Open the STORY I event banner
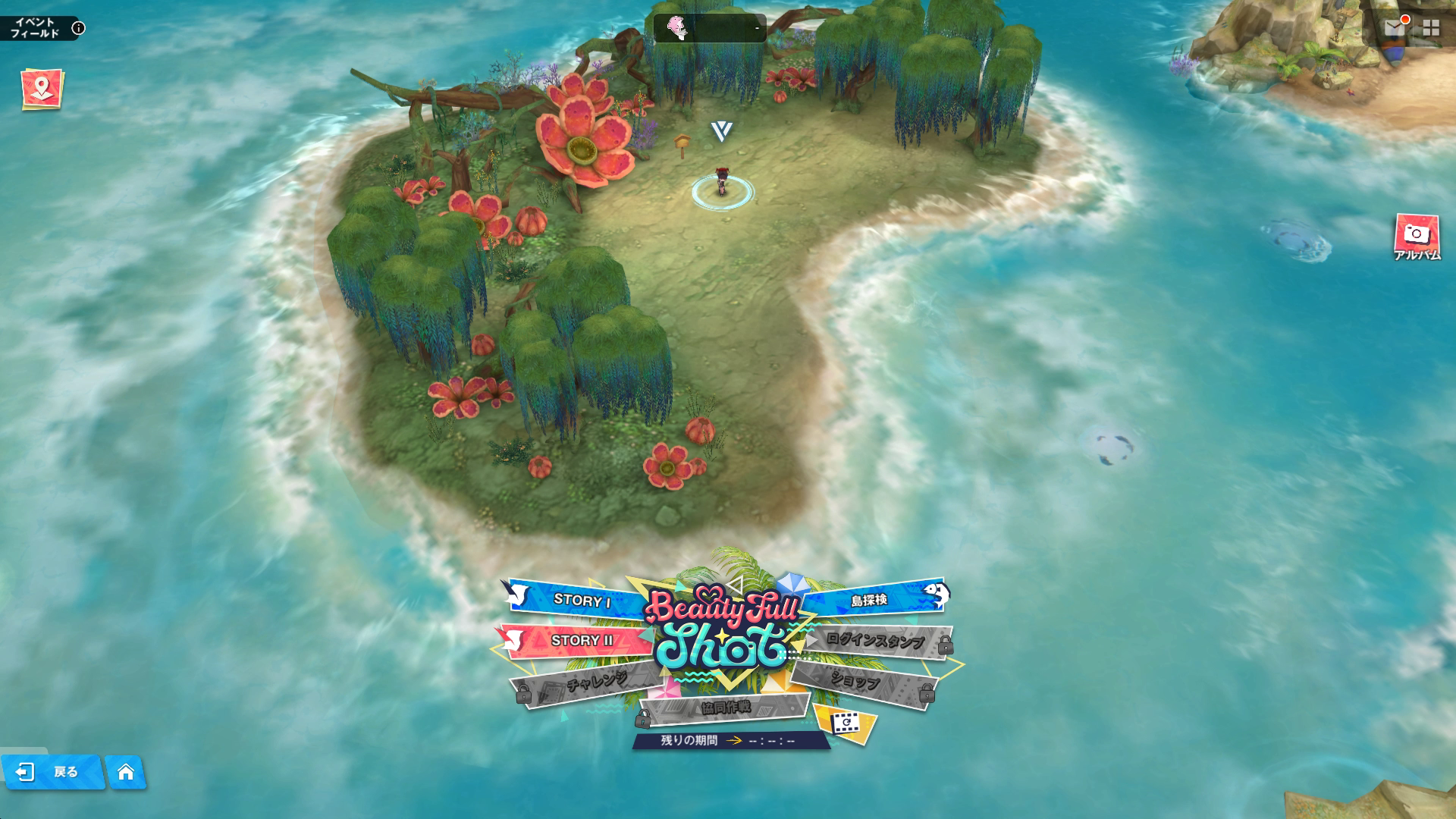 [581, 600]
